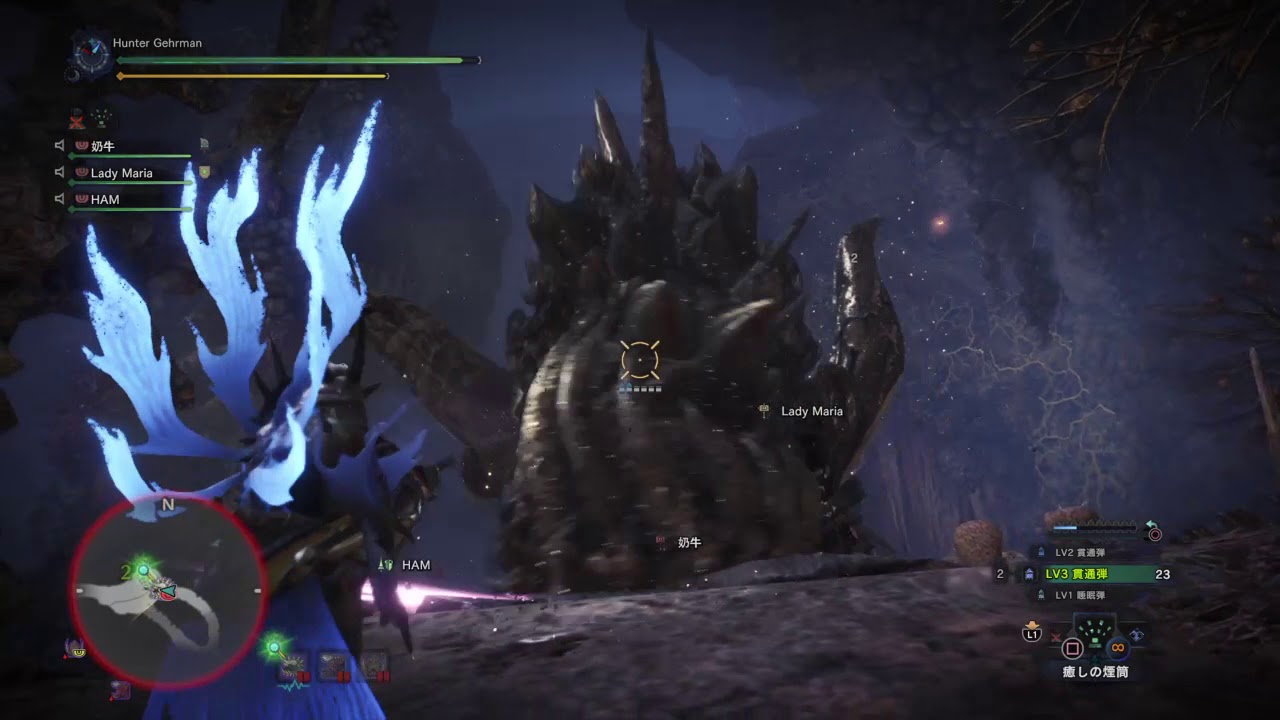Click the green sparkle buff status icon
Screen dimensions: 1280x720
coord(102,119)
